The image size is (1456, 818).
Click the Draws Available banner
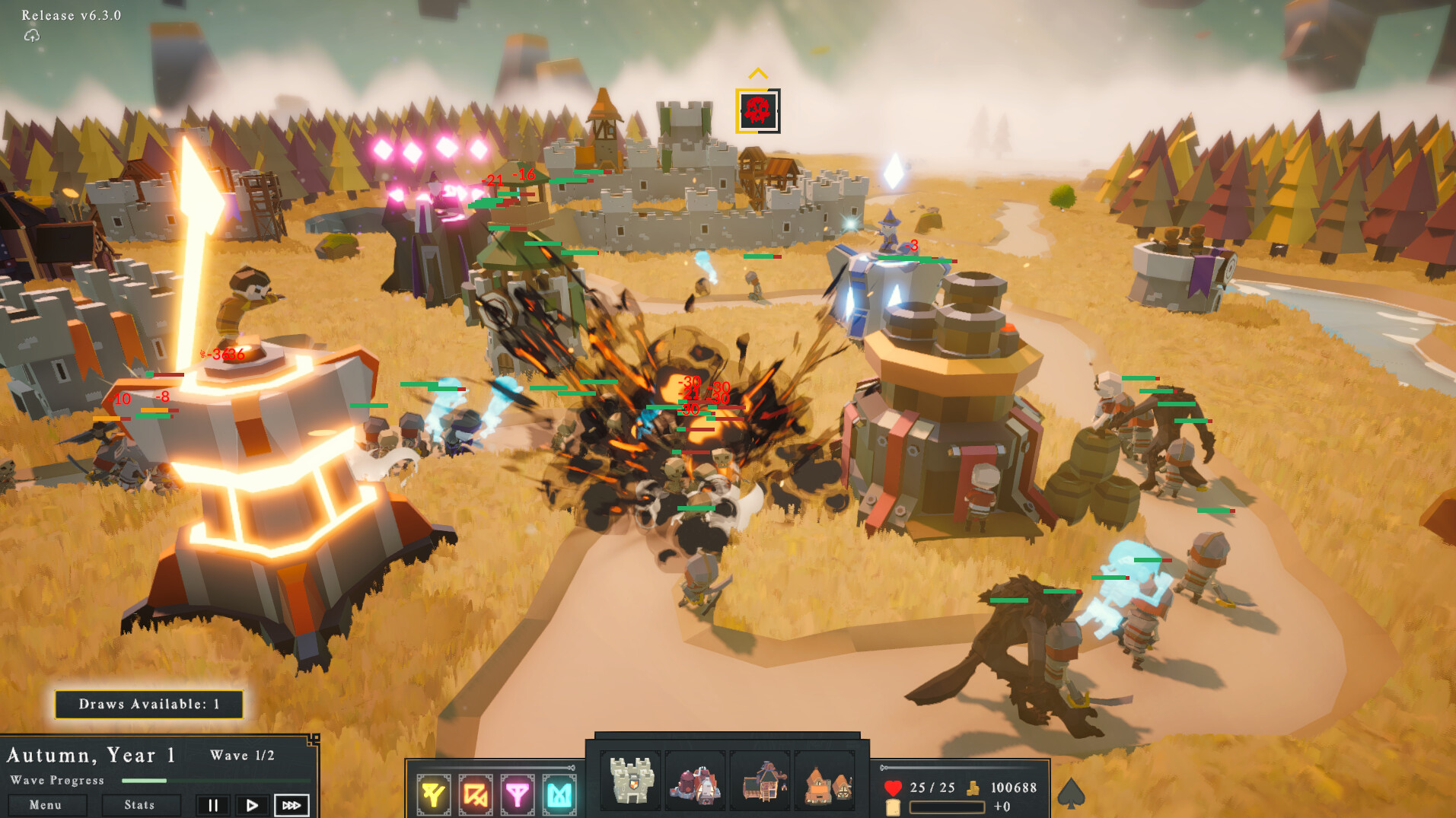148,704
